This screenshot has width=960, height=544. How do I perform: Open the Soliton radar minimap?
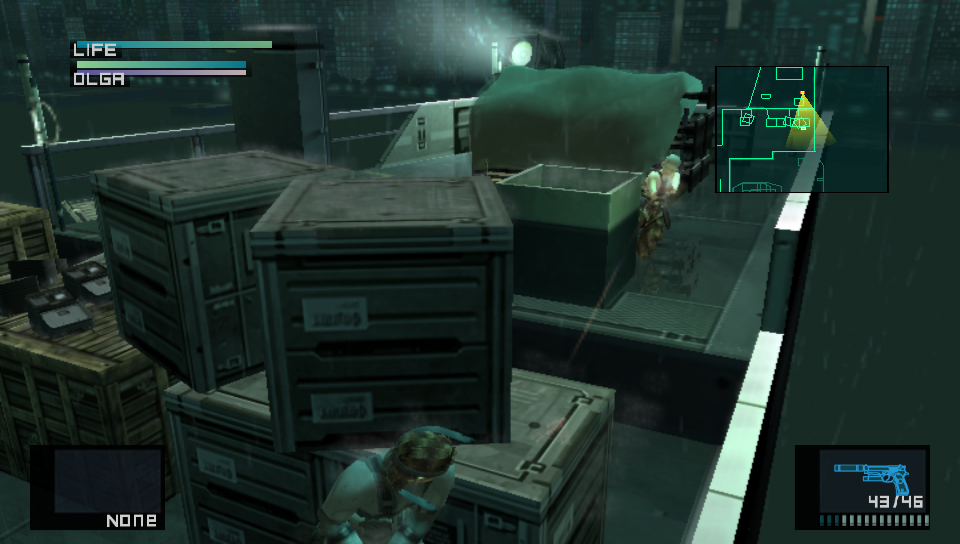(x=801, y=129)
